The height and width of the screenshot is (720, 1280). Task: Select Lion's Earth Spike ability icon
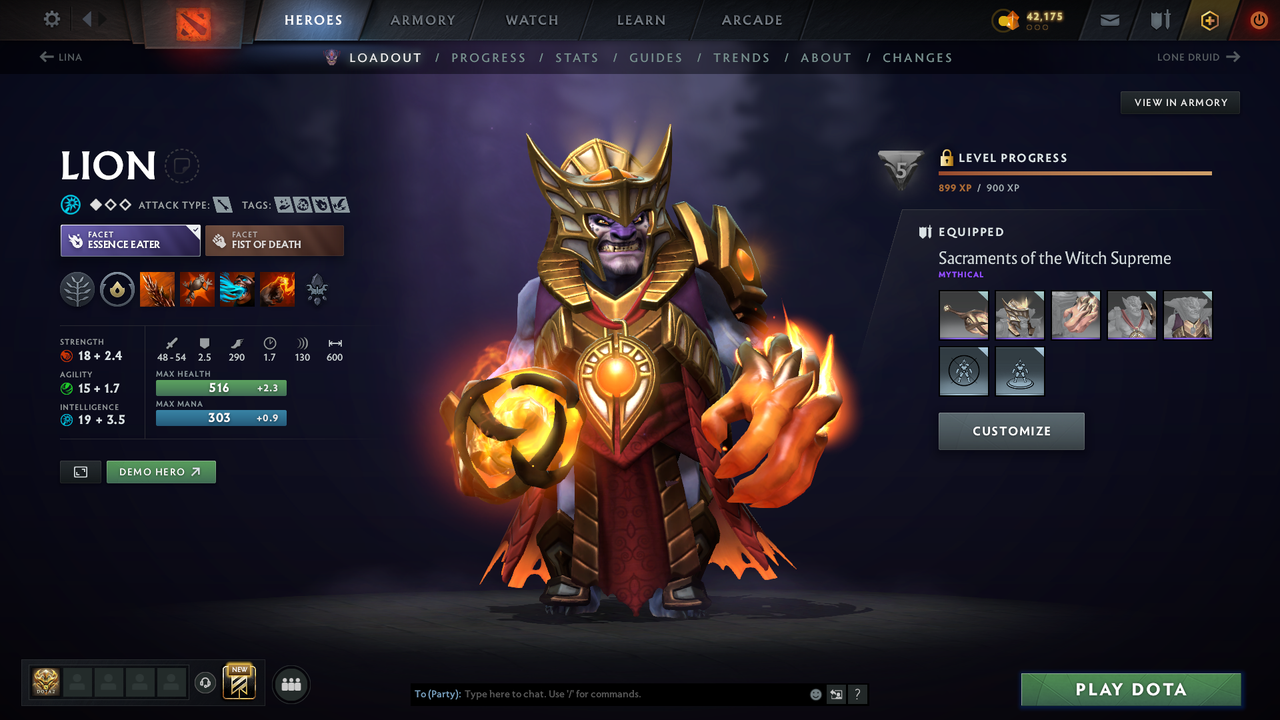click(158, 290)
